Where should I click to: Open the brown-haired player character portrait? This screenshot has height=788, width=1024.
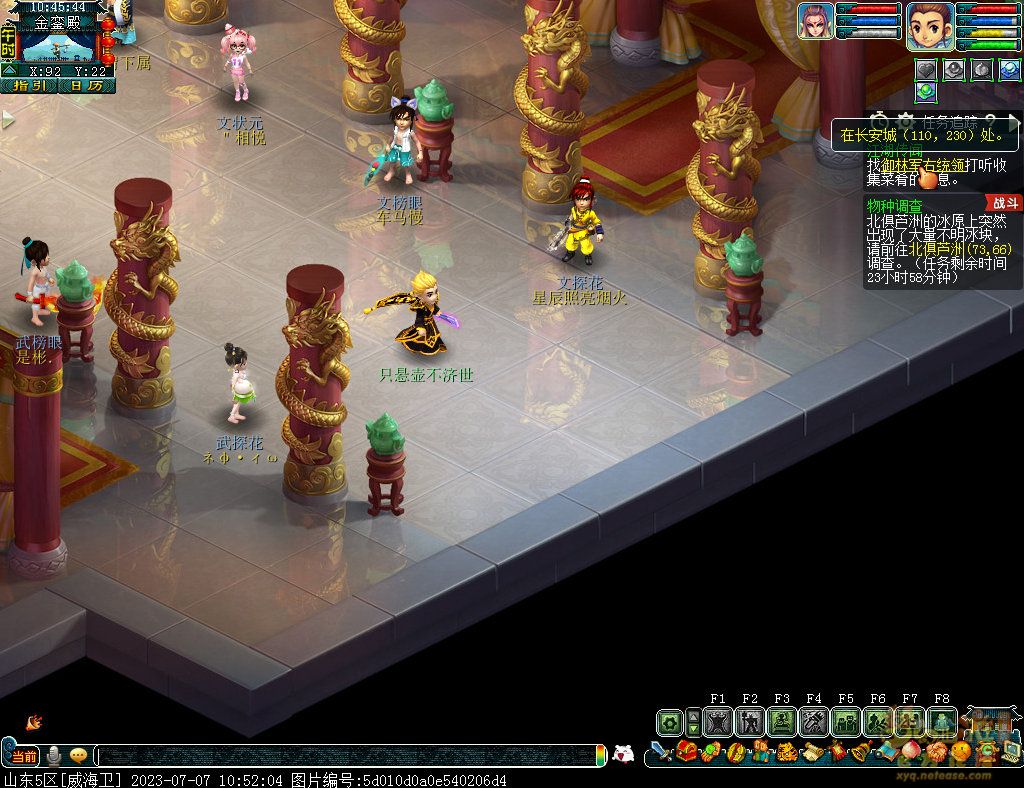coord(930,24)
